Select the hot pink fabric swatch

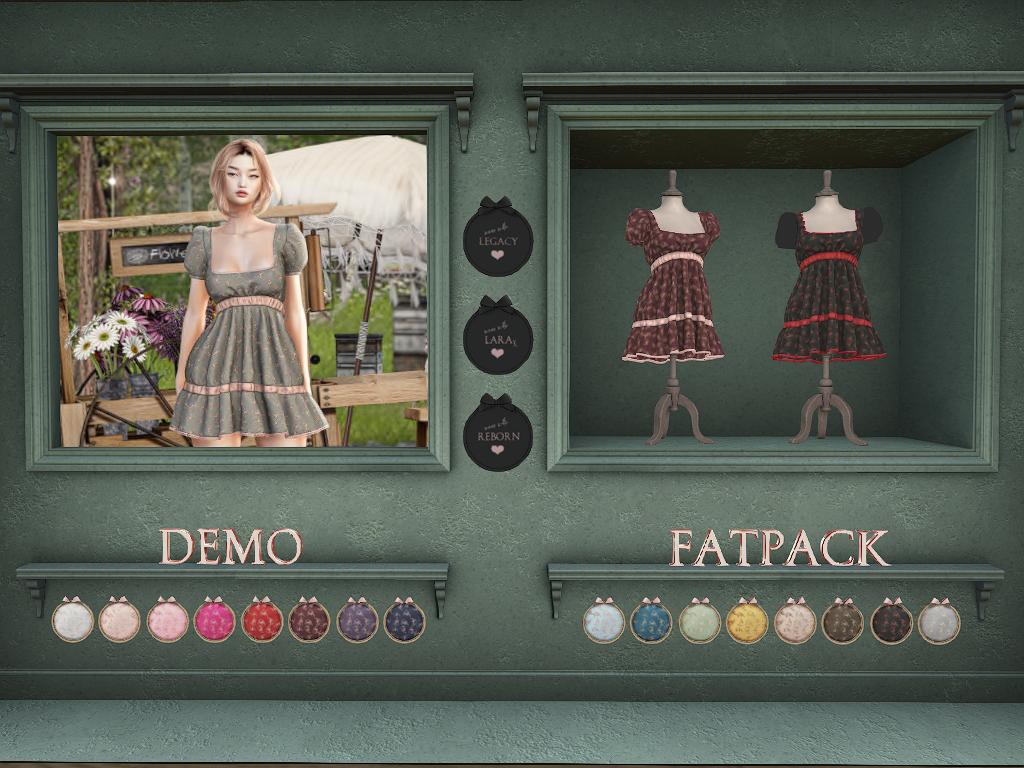214,621
